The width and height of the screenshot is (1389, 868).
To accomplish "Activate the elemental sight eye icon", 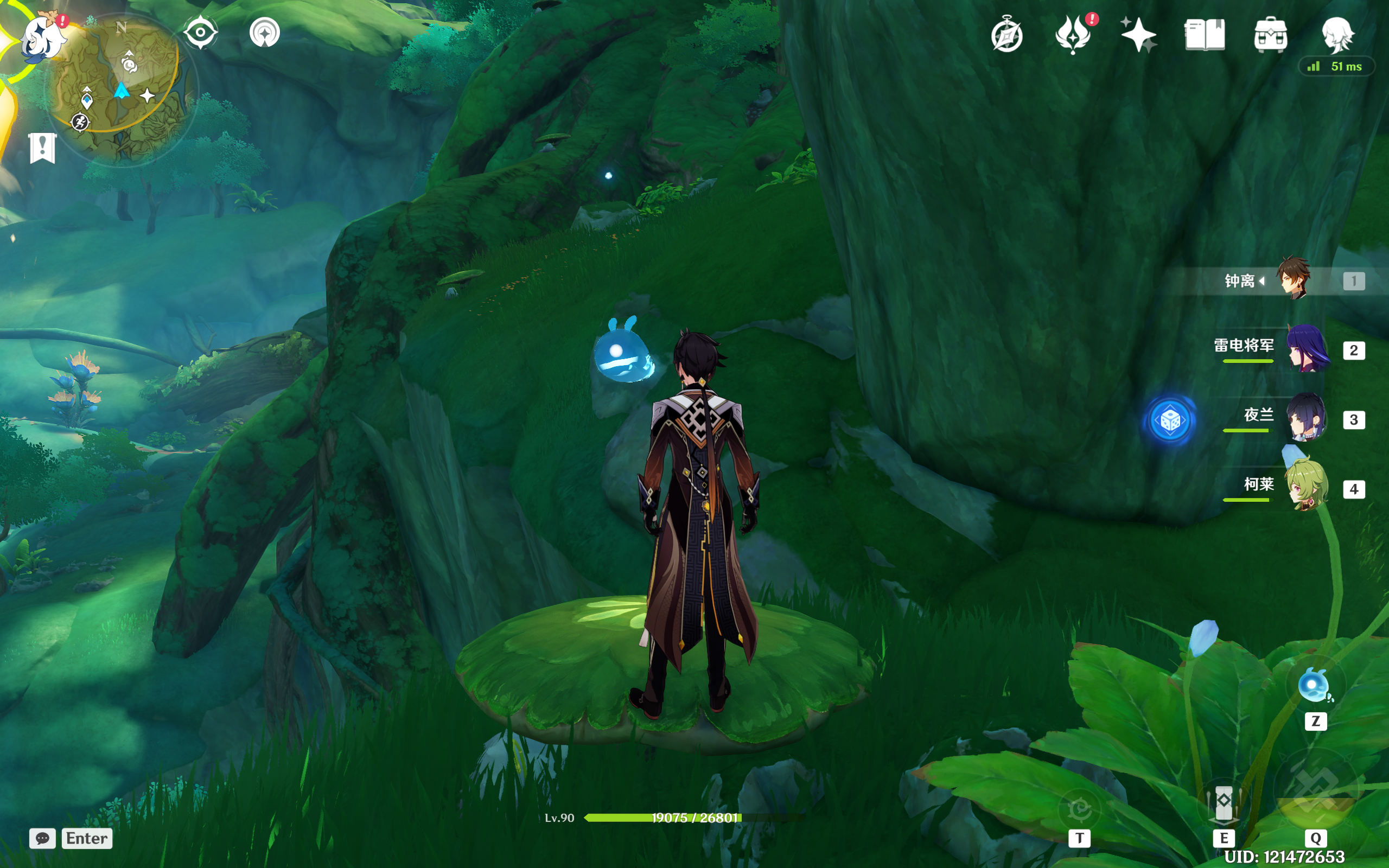I will point(200,32).
